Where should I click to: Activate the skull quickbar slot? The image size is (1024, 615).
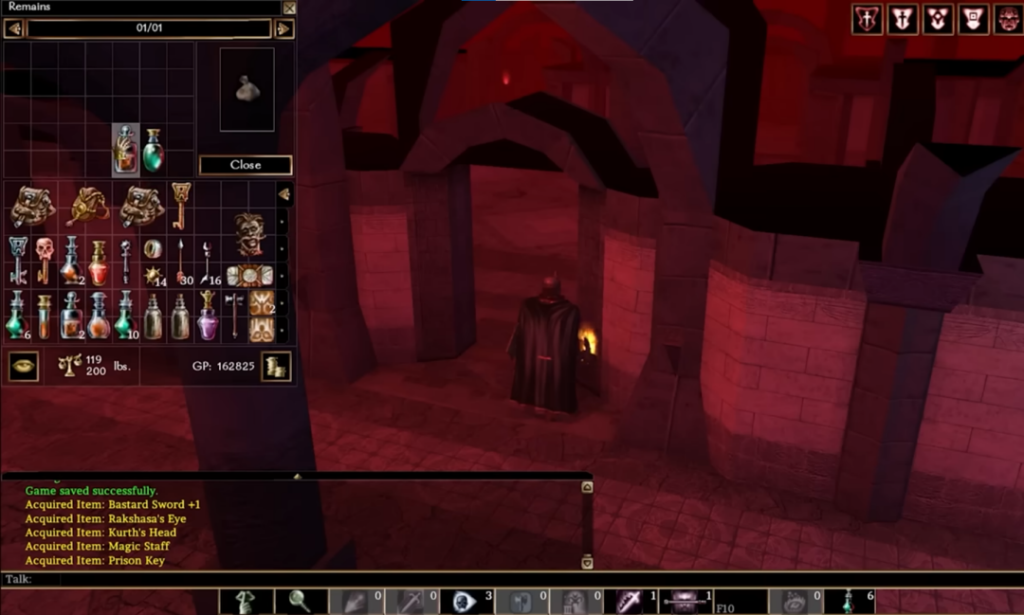463,601
